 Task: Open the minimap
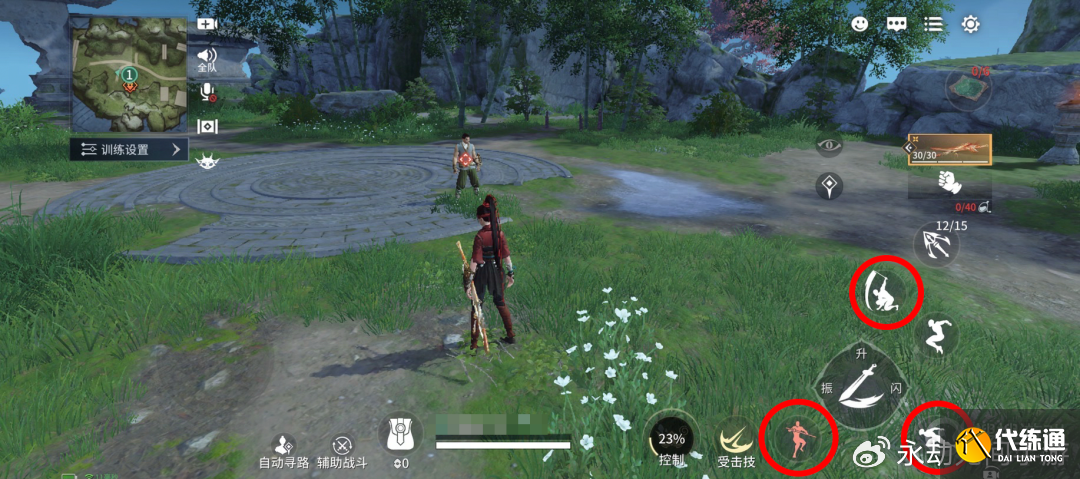128,74
